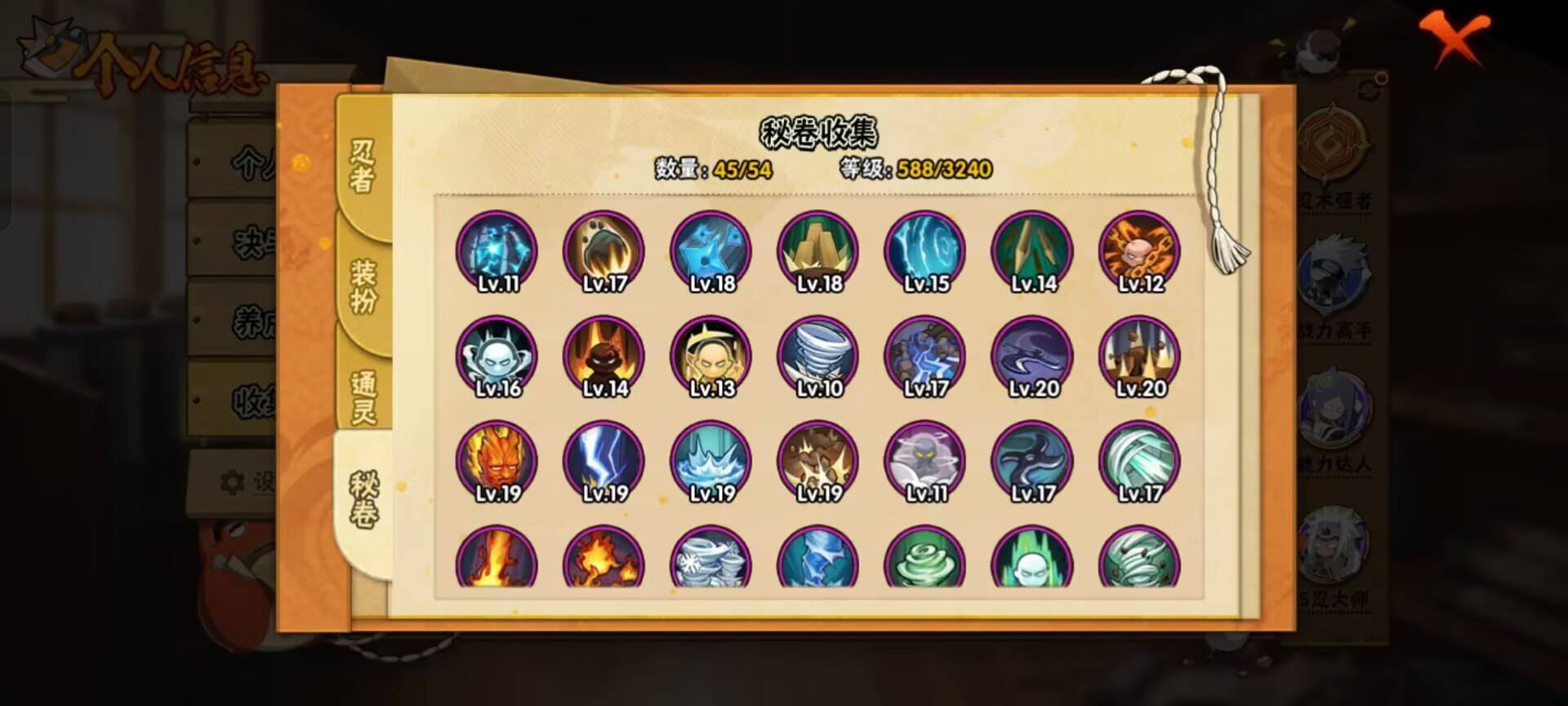Select the Lv.12 chained monk scroll
The image size is (1568, 706).
point(1136,252)
